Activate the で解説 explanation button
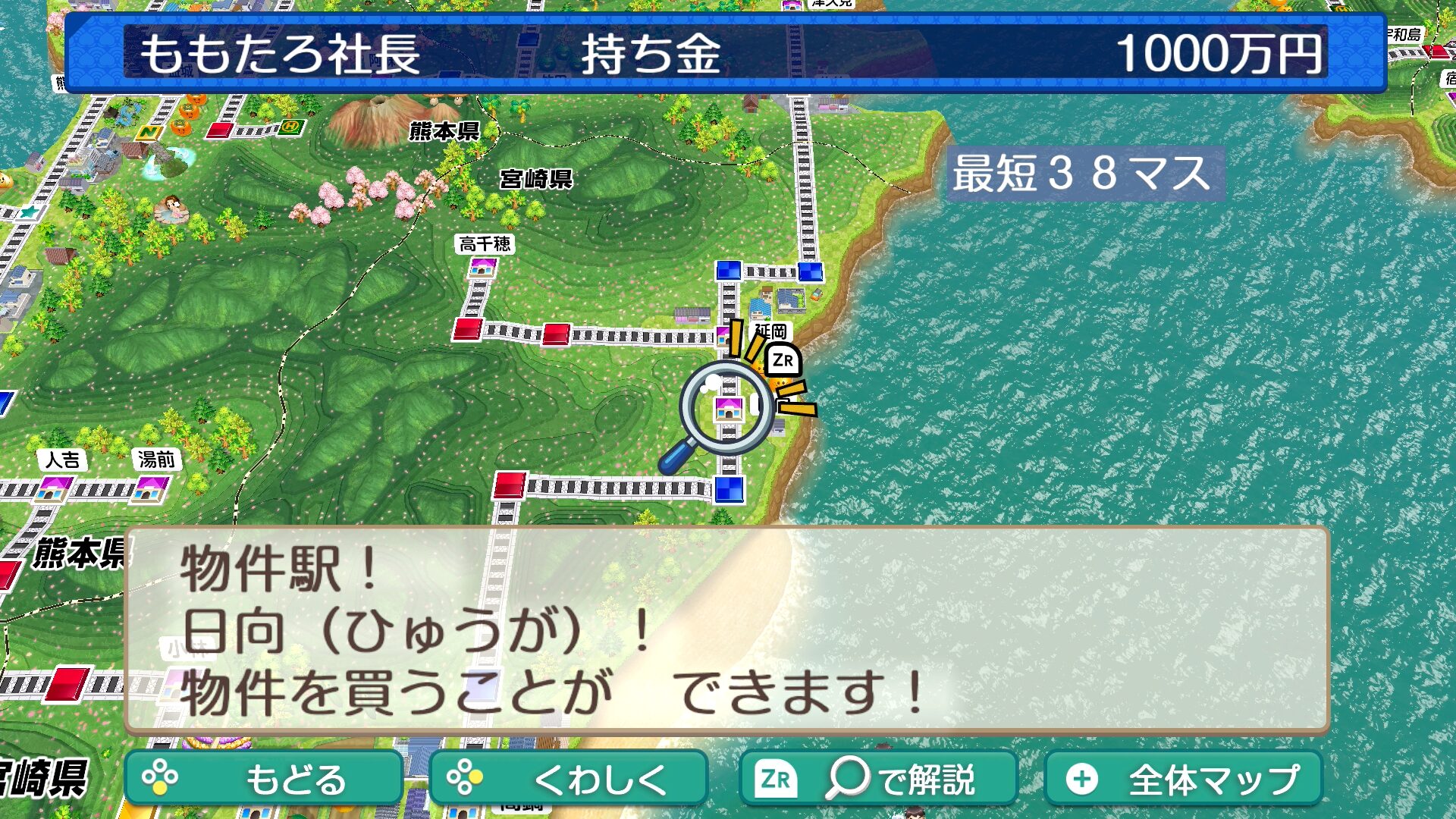The height and width of the screenshot is (819, 1456). tap(878, 778)
